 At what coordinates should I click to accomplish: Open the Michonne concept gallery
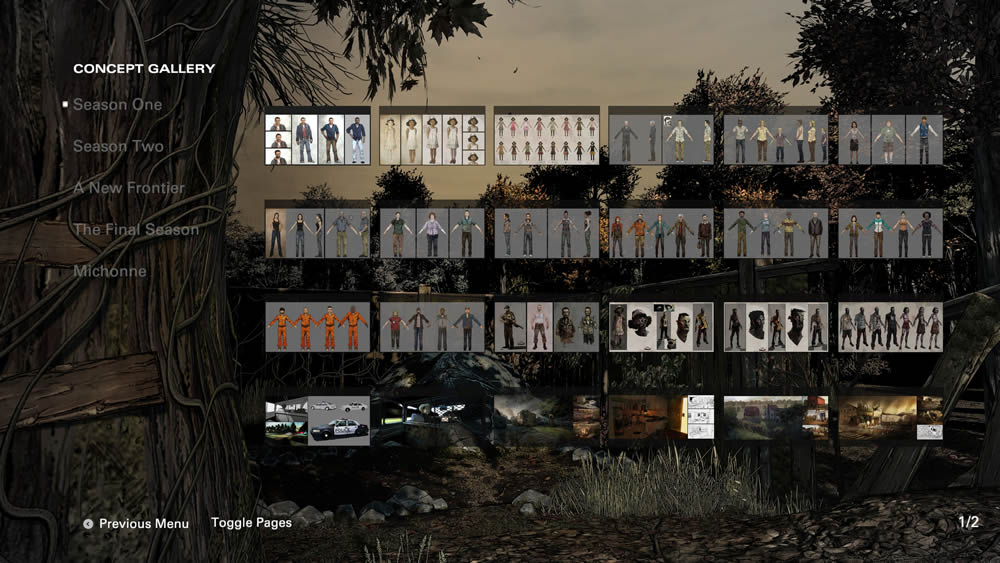pyautogui.click(x=109, y=271)
